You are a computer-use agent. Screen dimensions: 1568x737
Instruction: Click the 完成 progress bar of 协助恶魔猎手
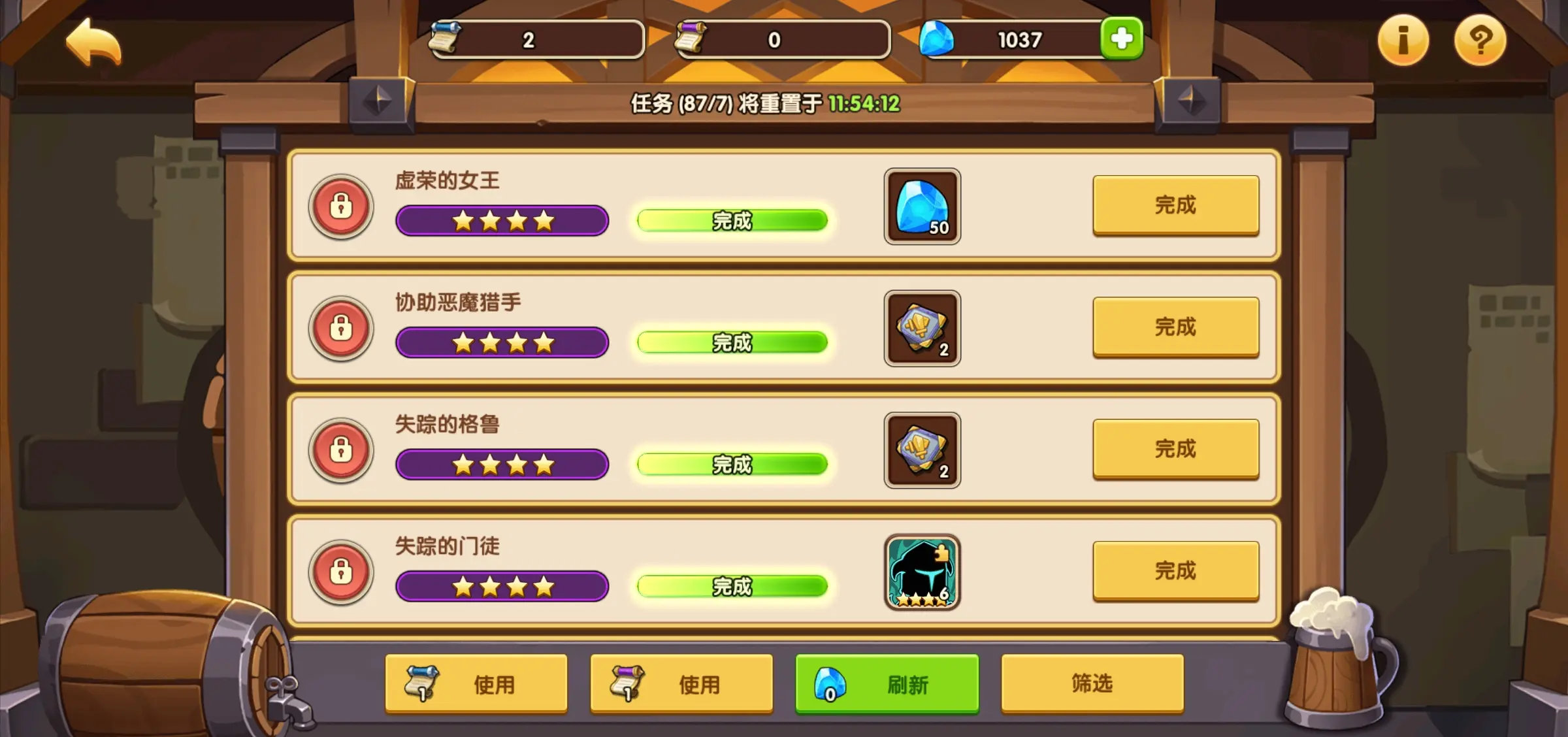pos(733,342)
